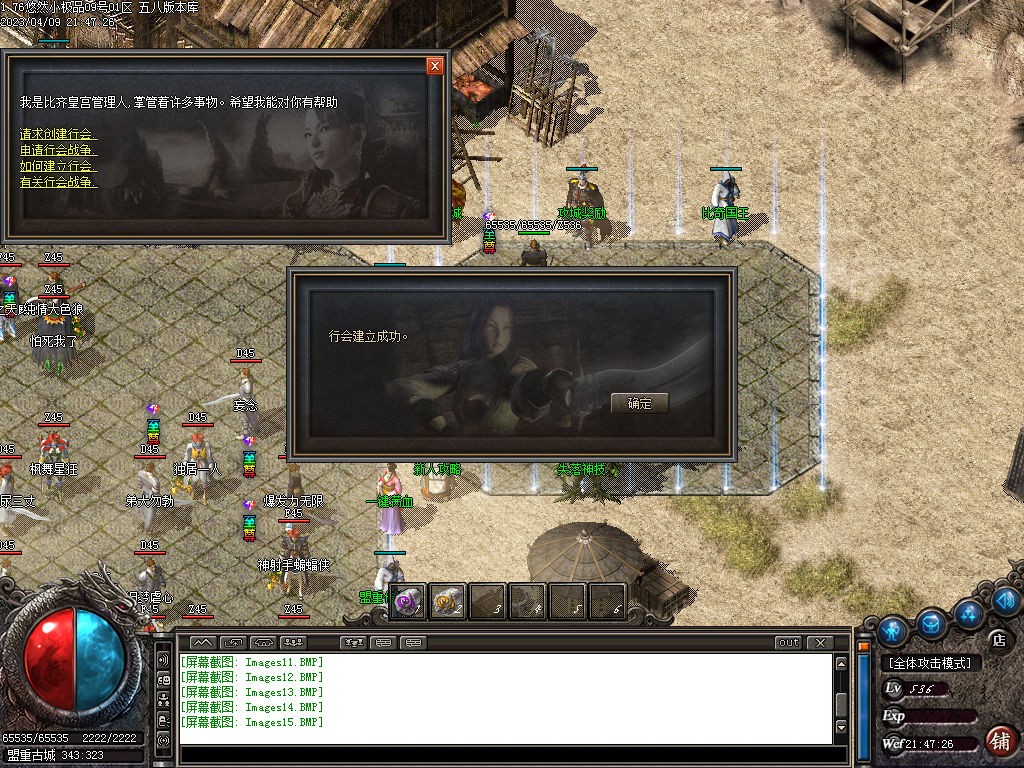Close the chat panel with the X button
1024x768 pixels.
[x=820, y=642]
